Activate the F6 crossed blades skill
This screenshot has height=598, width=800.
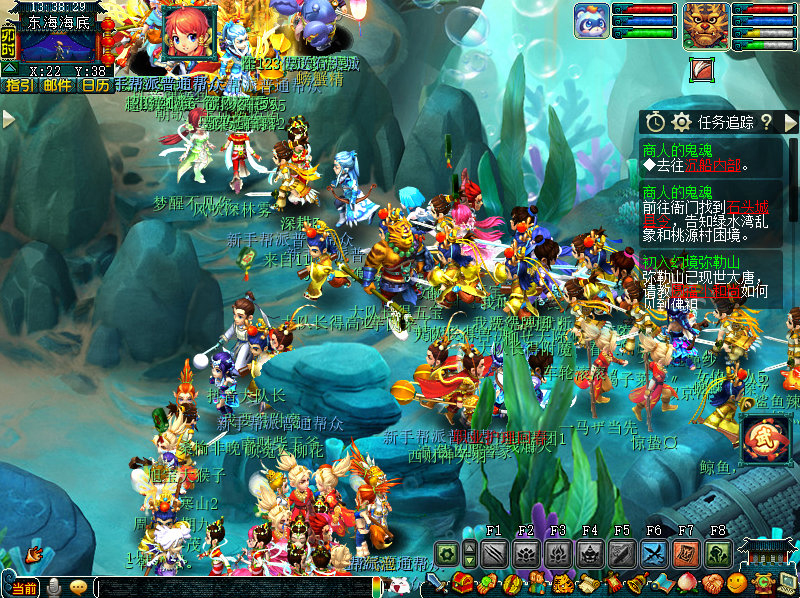click(x=654, y=553)
